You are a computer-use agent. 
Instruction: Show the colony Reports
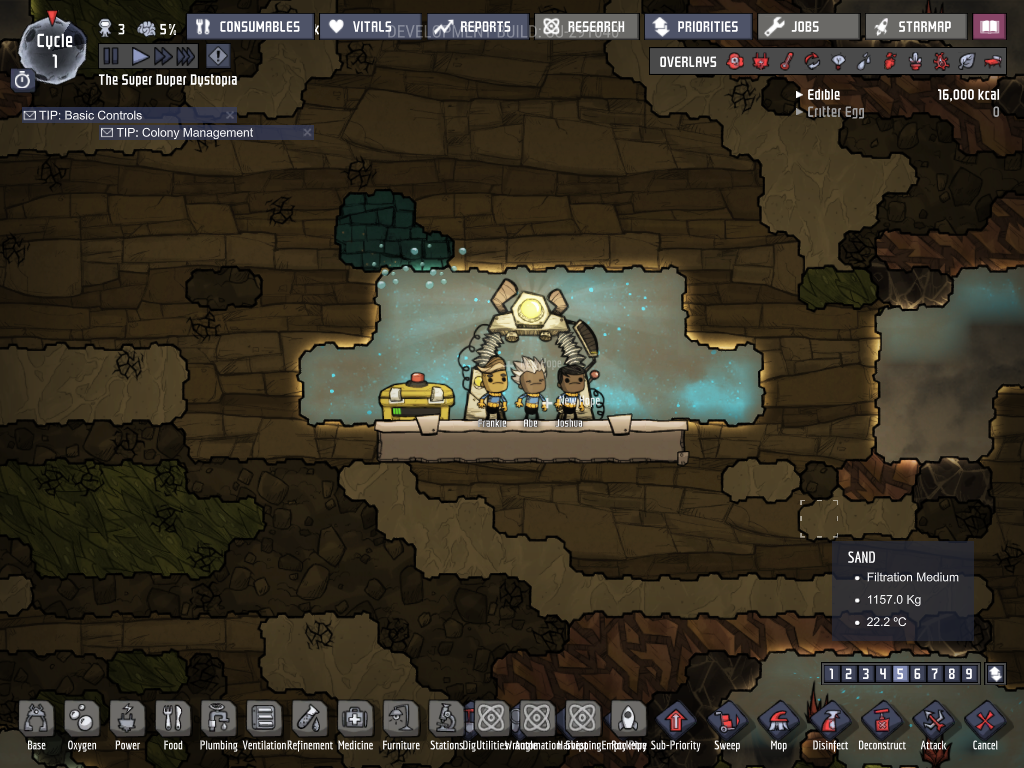tap(476, 27)
